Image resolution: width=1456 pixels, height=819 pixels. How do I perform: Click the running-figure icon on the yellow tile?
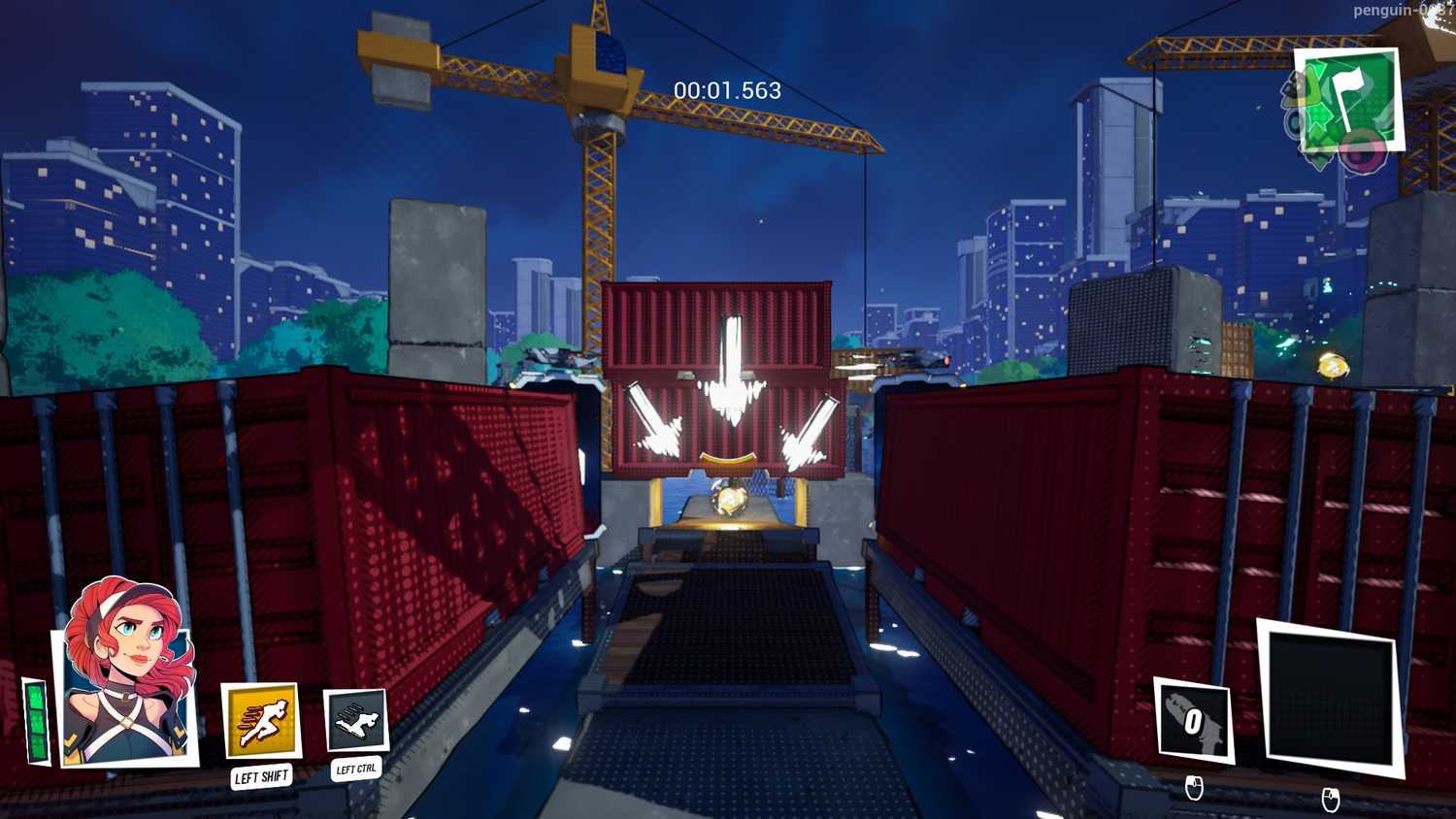[x=260, y=718]
